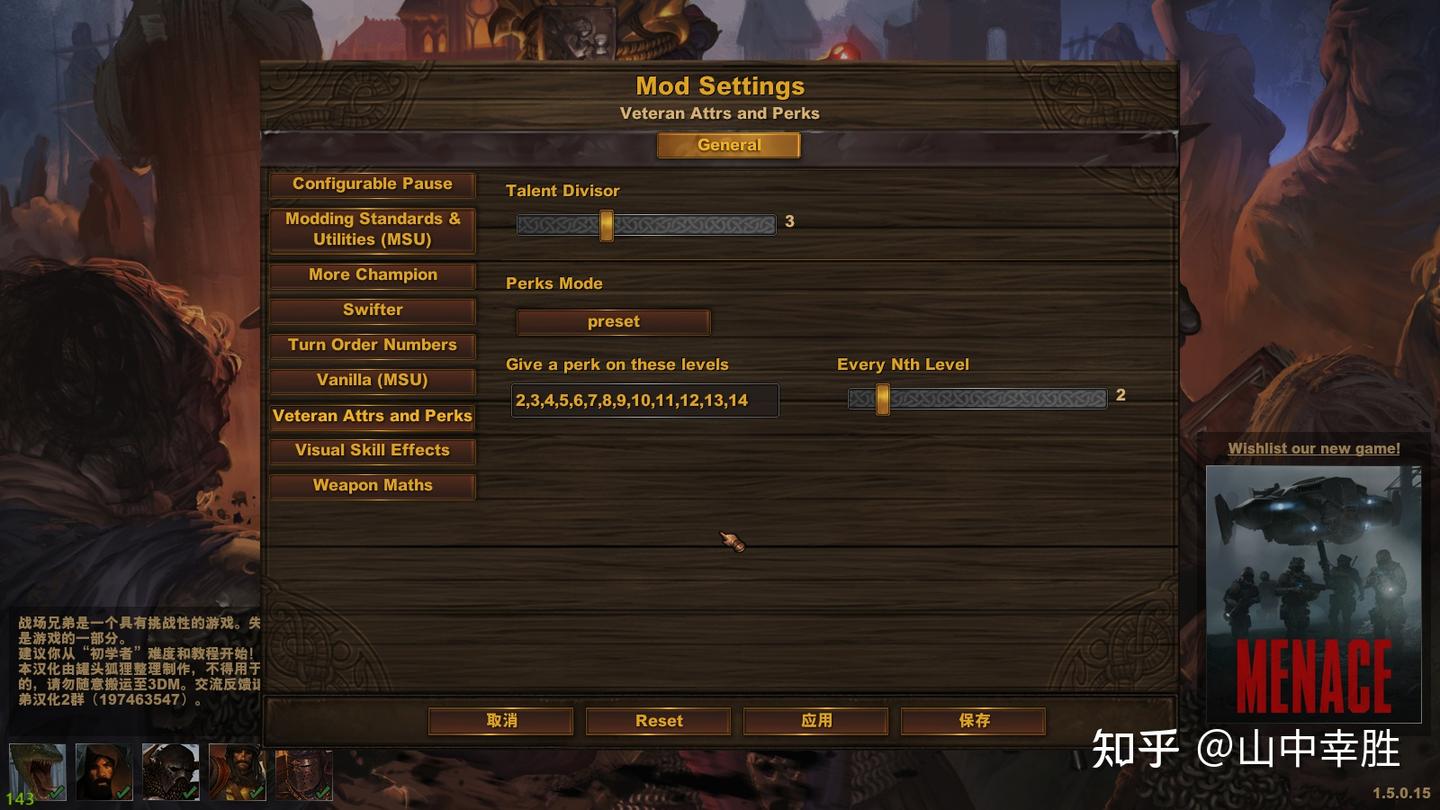
Task: Reset the mod settings
Action: (x=658, y=720)
